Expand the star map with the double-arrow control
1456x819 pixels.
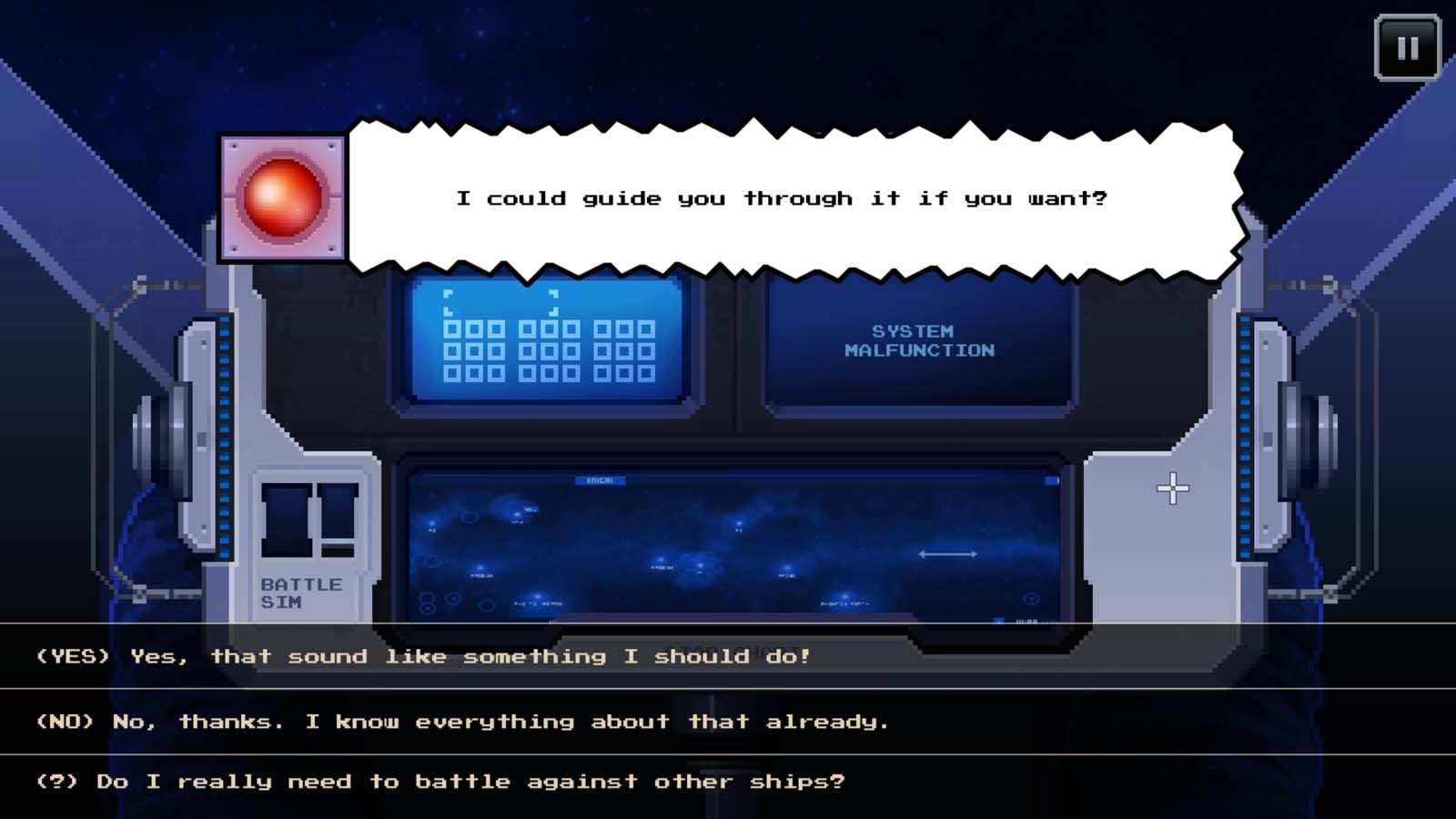click(x=948, y=552)
